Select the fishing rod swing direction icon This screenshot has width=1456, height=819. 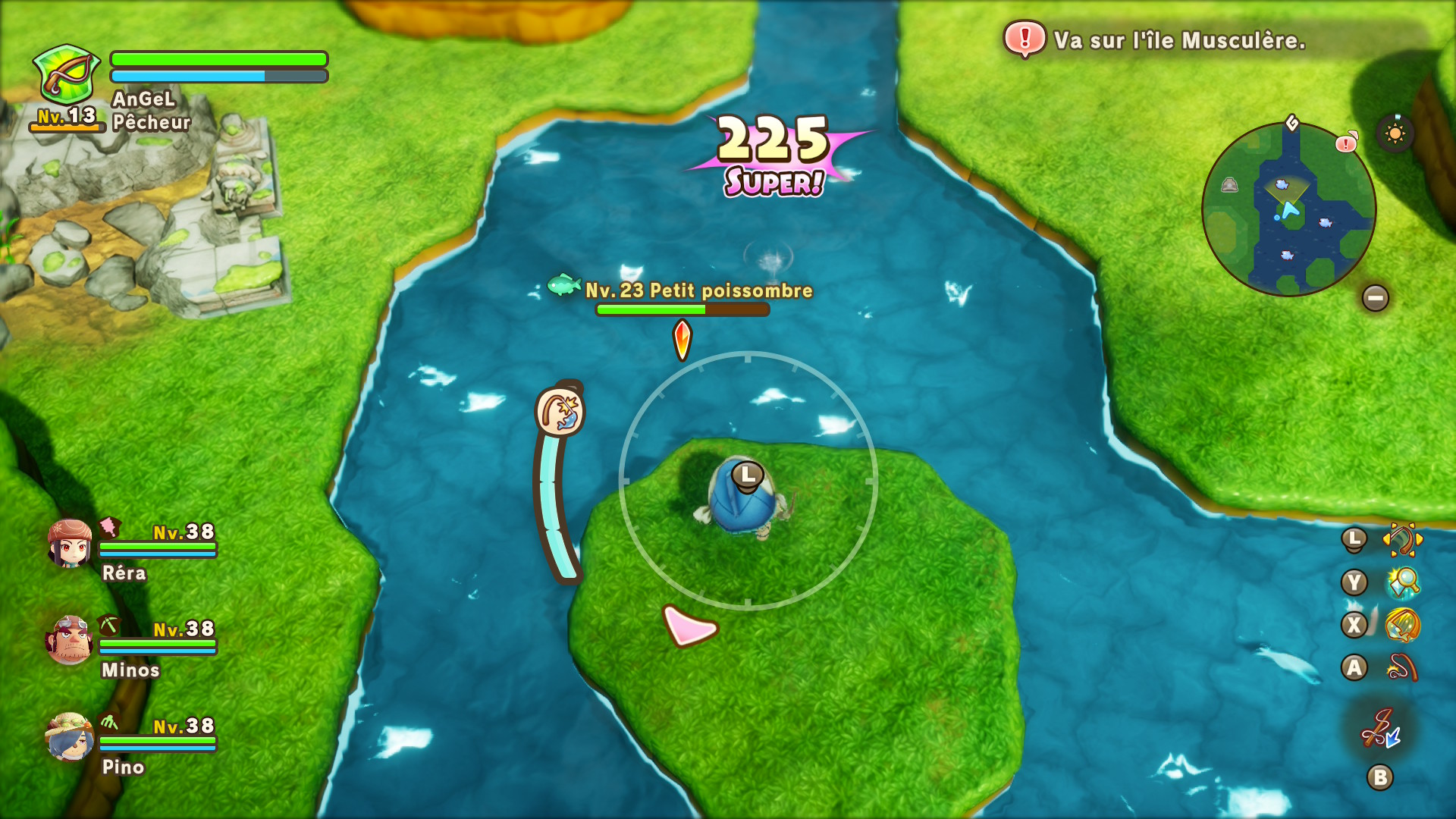pyautogui.click(x=1402, y=539)
